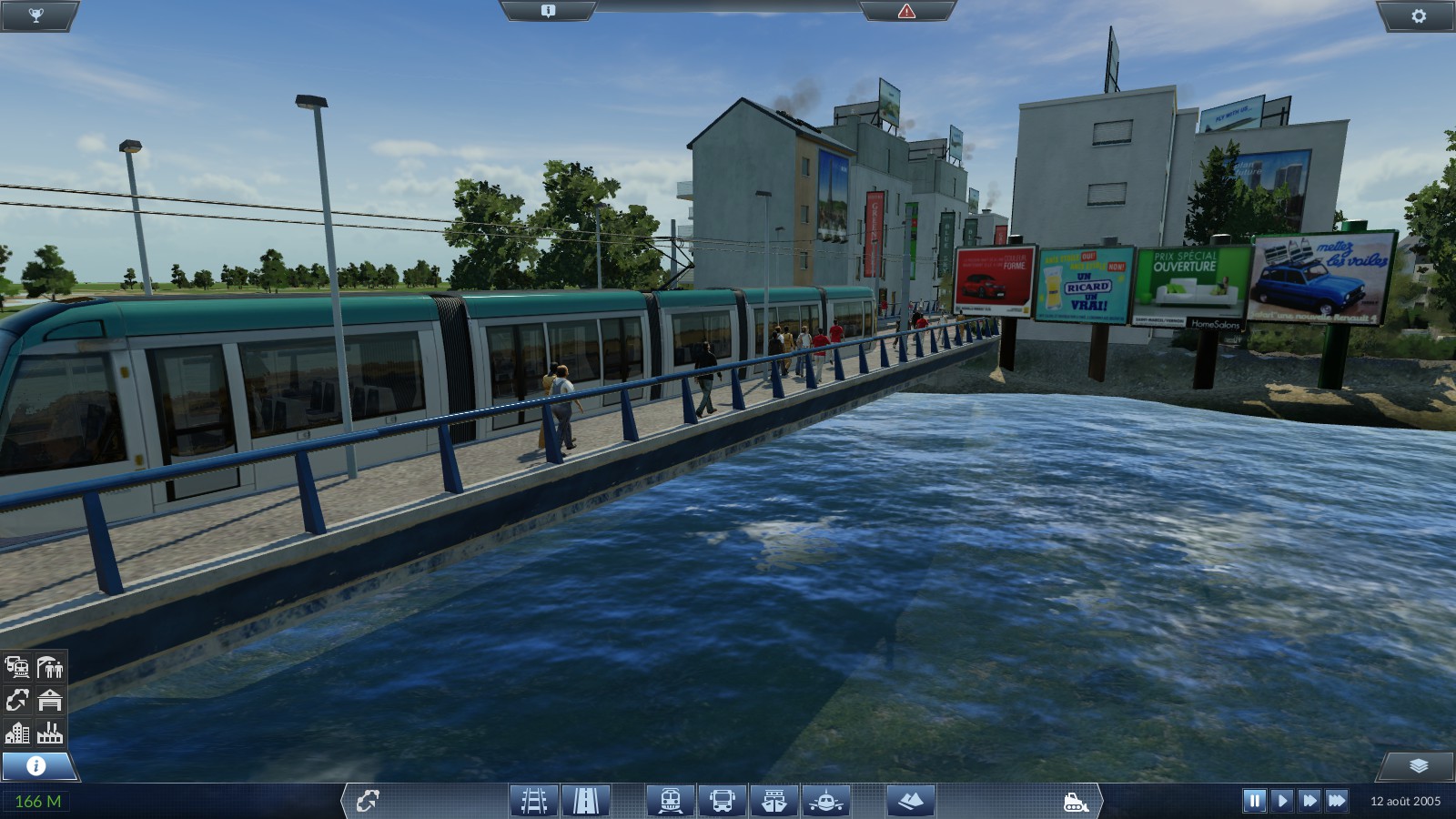The image size is (1456, 819).
Task: Open the industries list (factory icon)
Action: [x=50, y=733]
